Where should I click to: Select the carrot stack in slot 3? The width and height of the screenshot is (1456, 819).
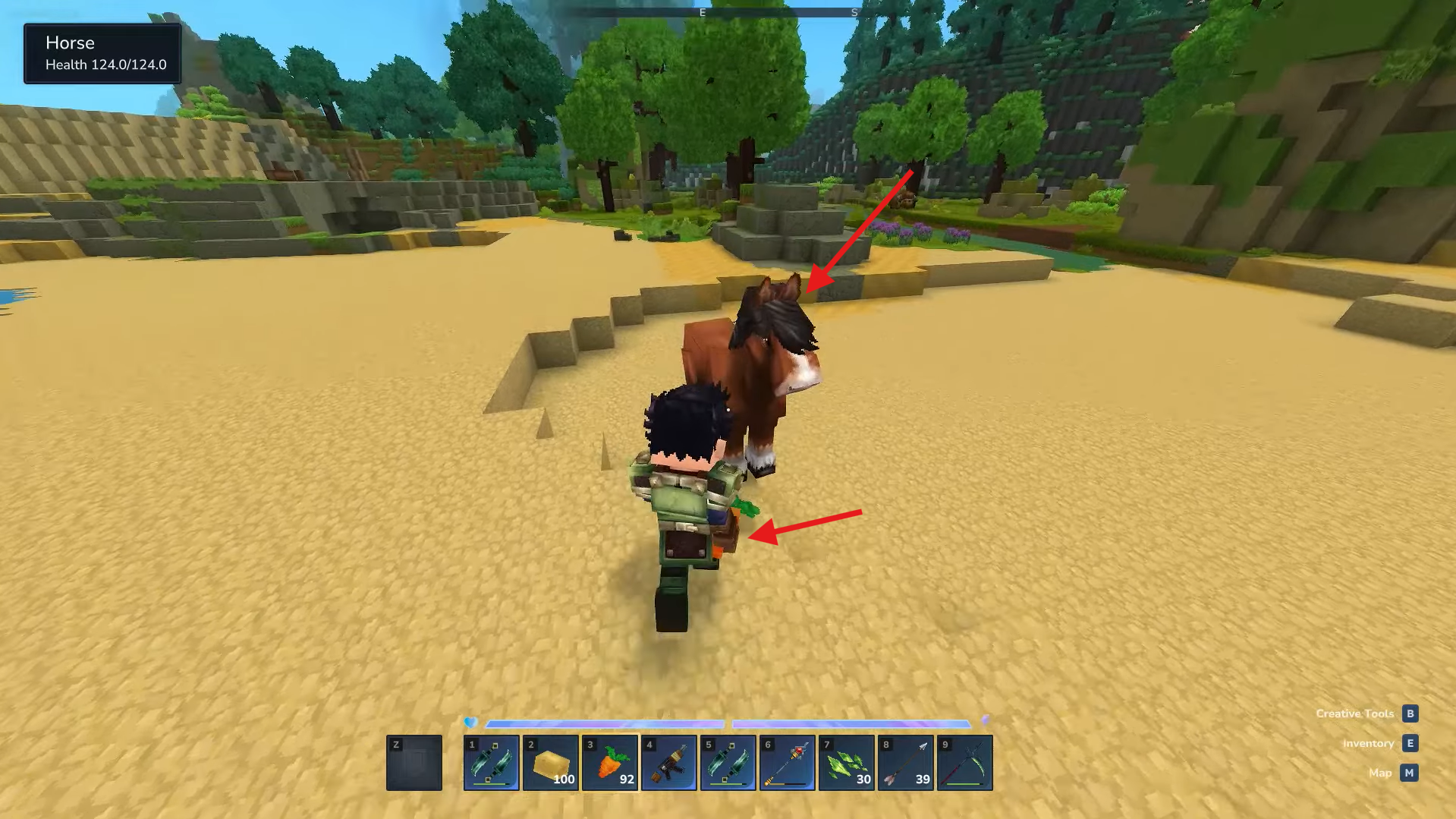609,762
